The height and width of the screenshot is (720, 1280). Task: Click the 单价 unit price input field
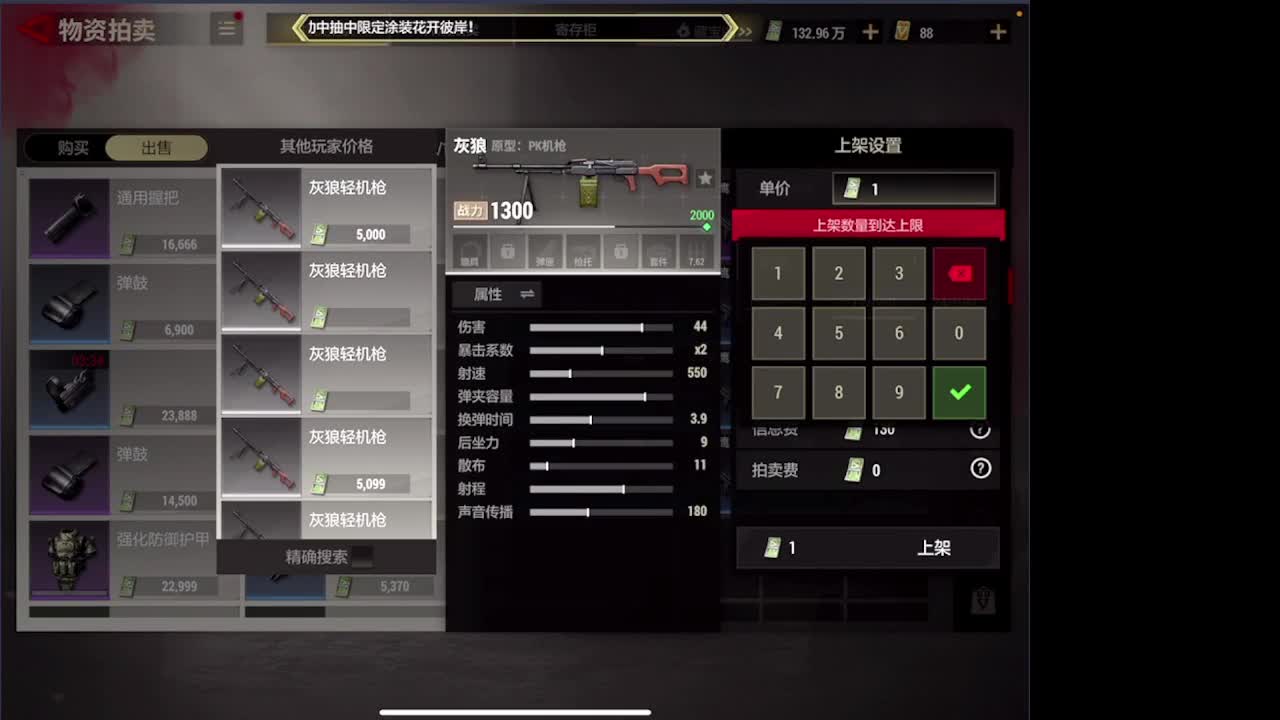[913, 188]
